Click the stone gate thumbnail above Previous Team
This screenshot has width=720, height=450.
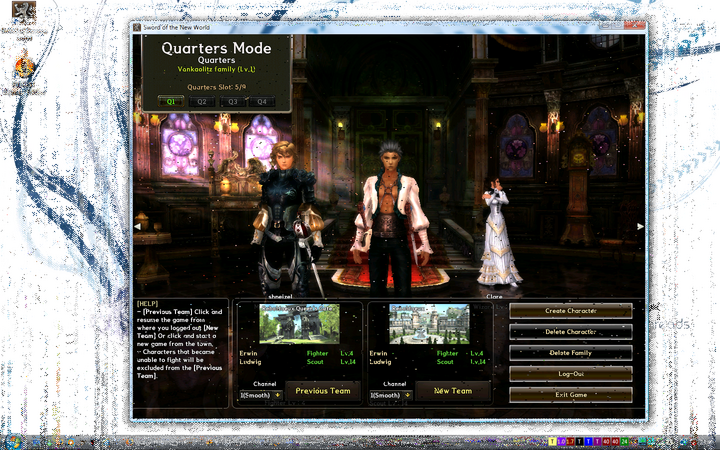coord(299,324)
